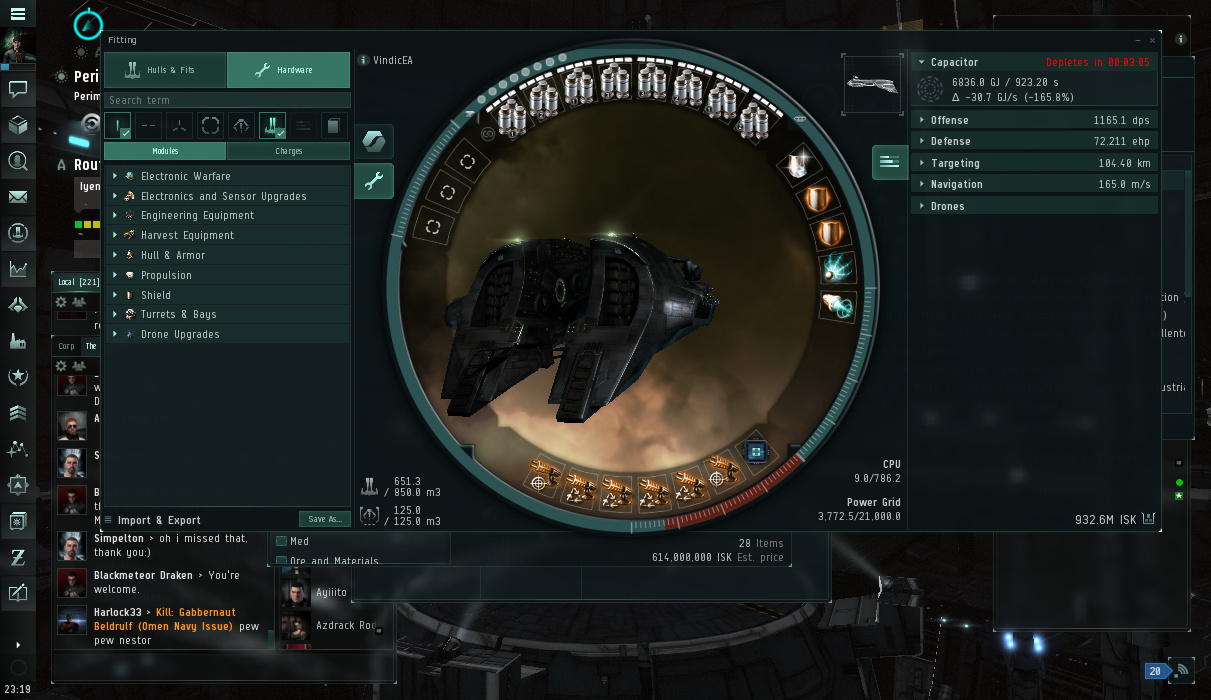
Task: Open Import & Export options
Action: coord(159,520)
